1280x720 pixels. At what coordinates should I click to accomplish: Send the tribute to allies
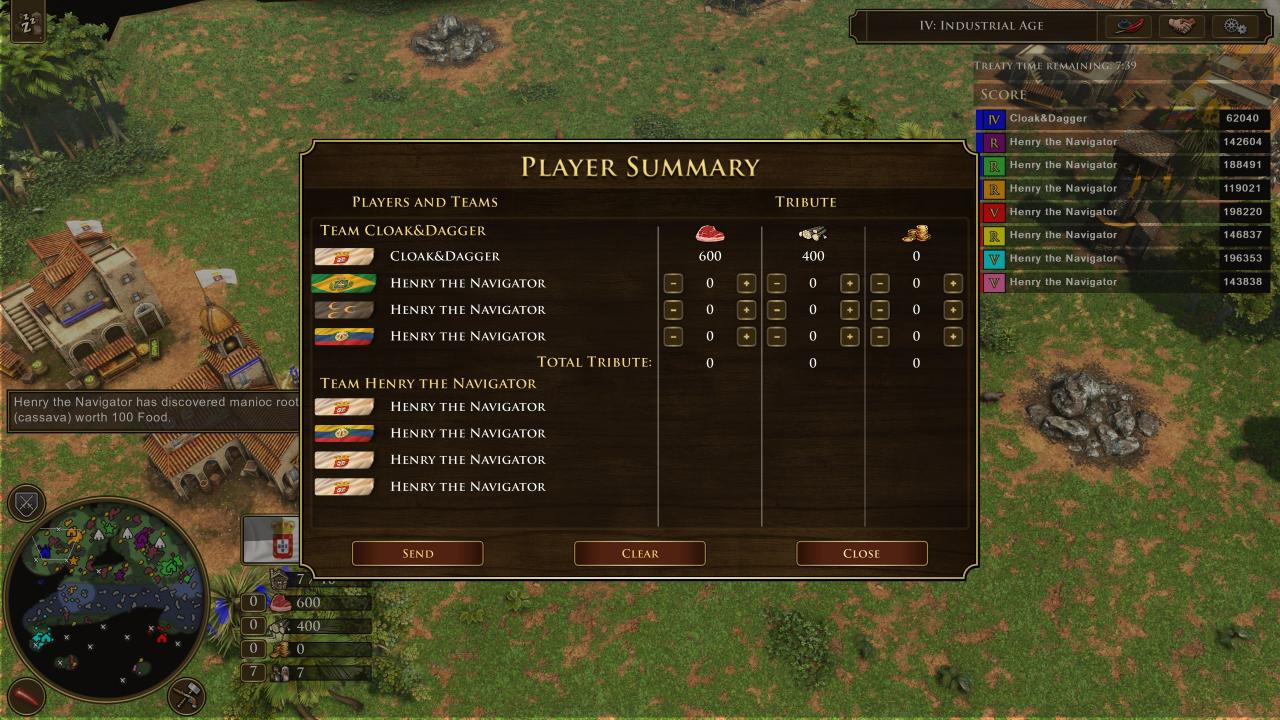(417, 553)
